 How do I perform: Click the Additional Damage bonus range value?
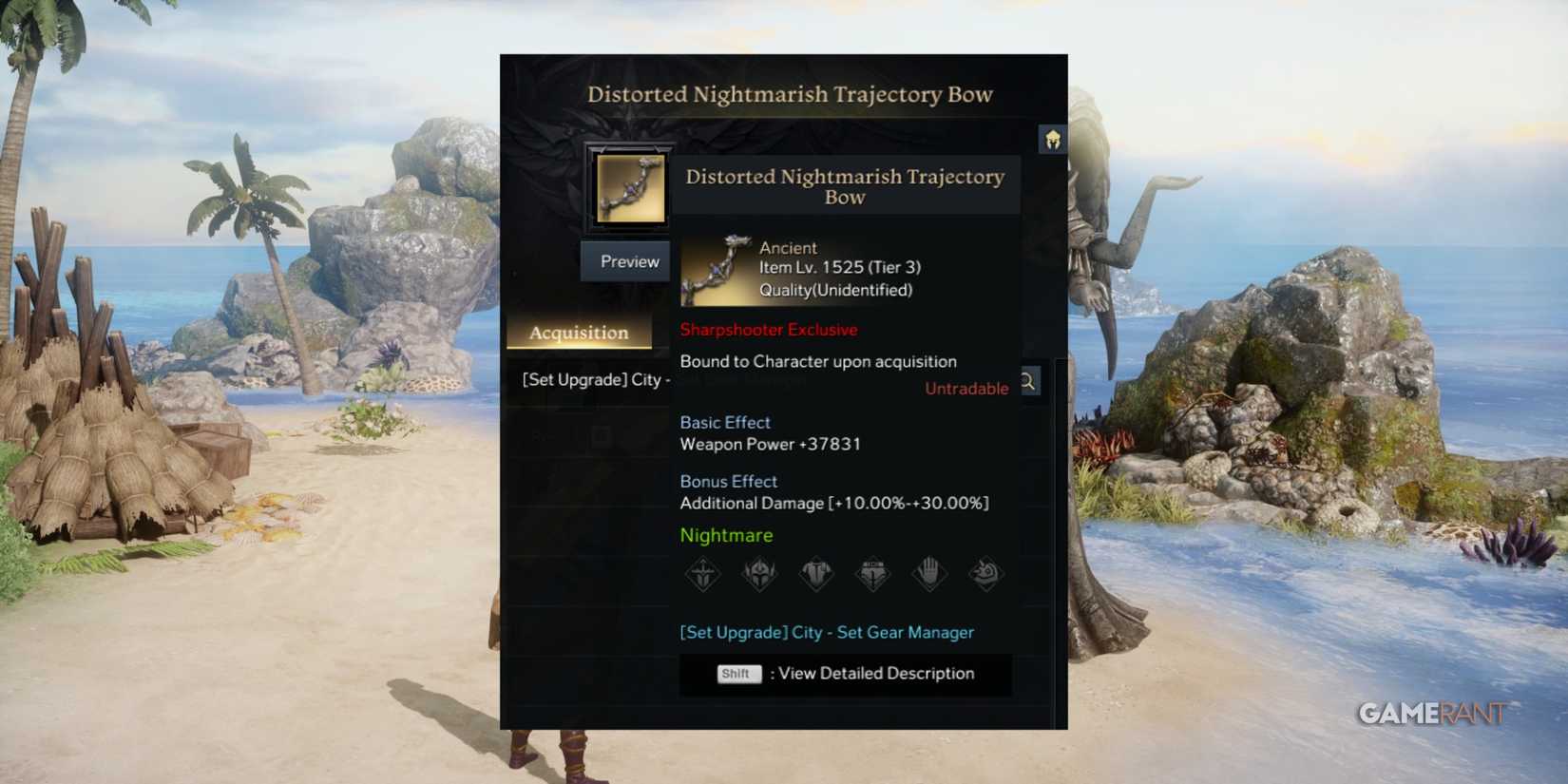pos(908,503)
